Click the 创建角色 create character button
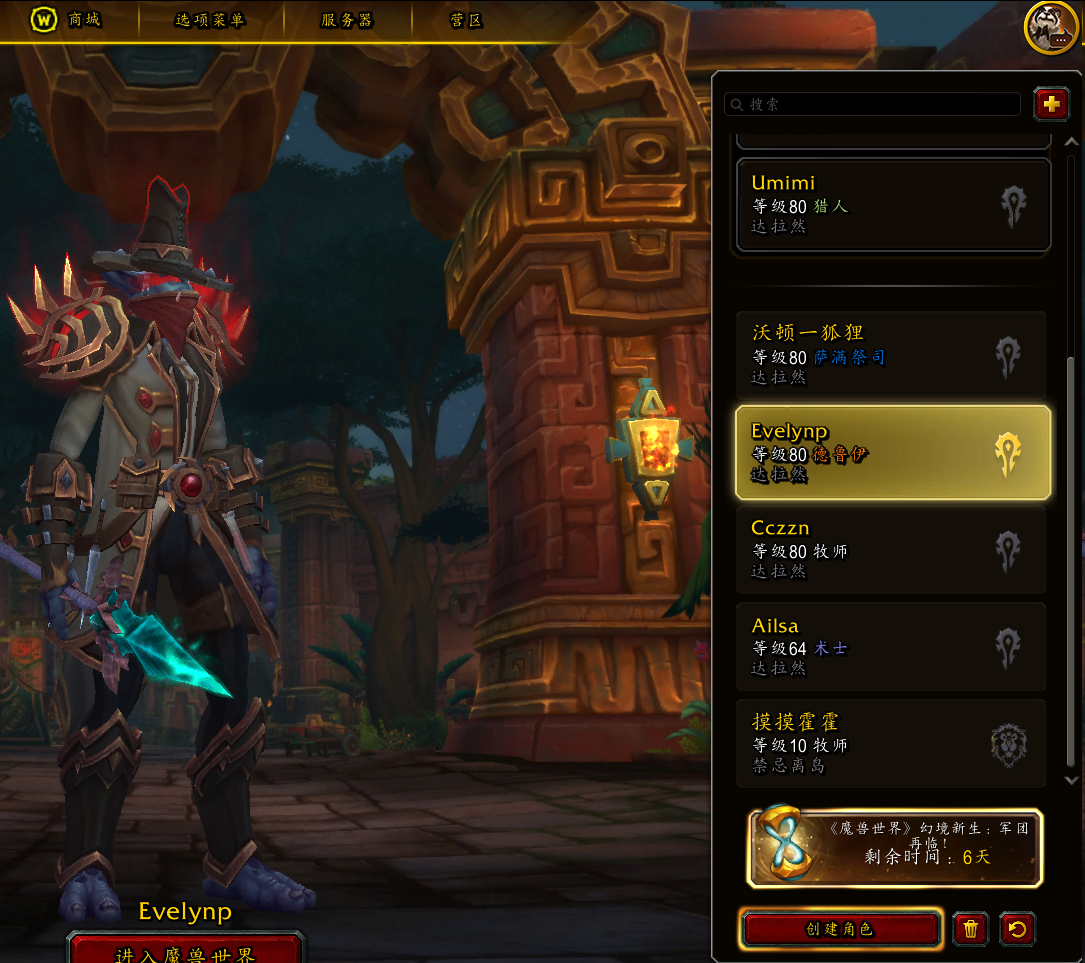 840,929
